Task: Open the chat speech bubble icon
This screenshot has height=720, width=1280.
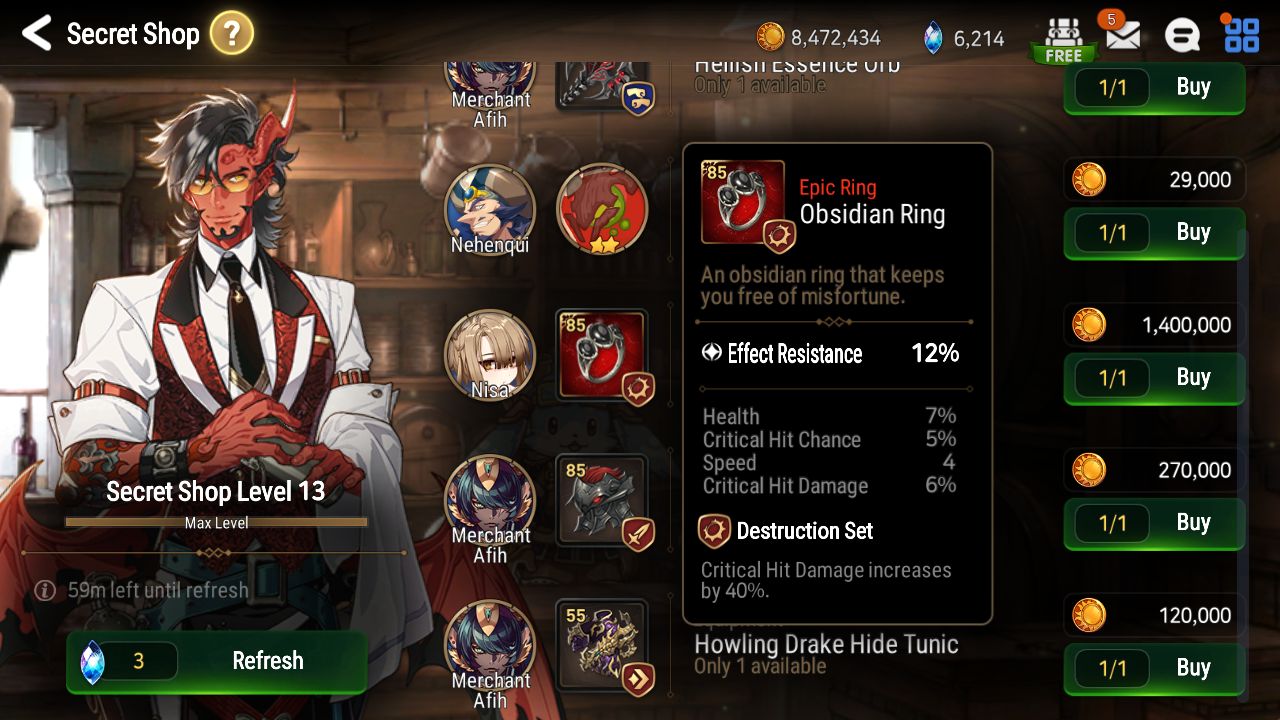Action: (x=1182, y=36)
